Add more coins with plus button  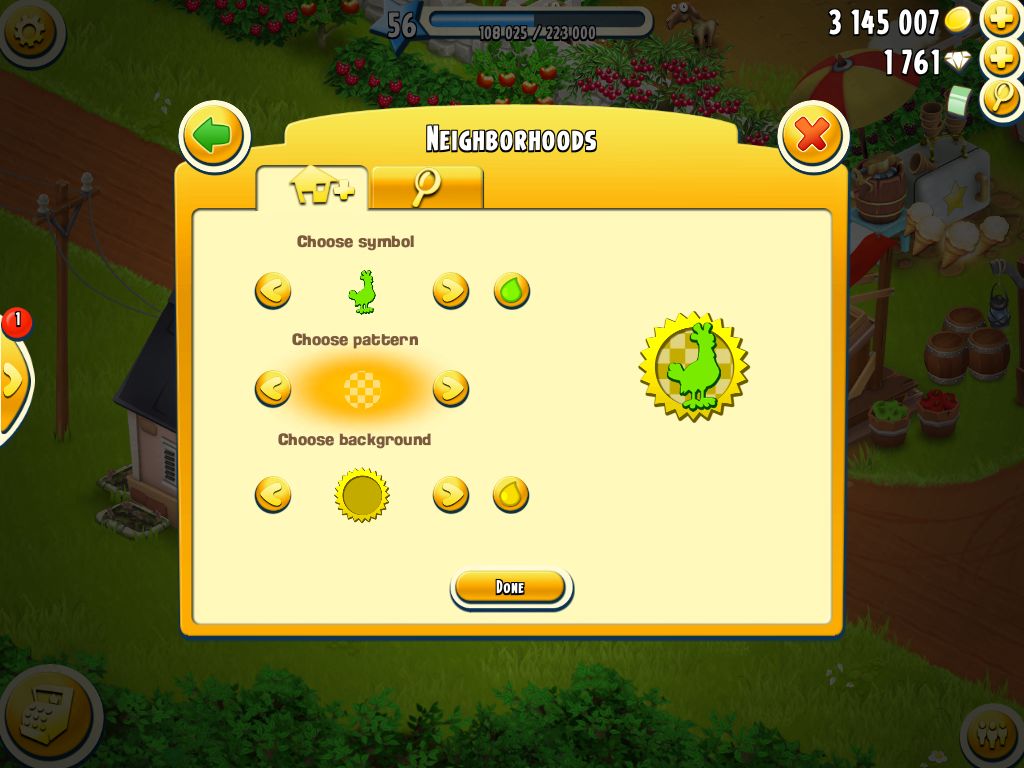click(1001, 19)
